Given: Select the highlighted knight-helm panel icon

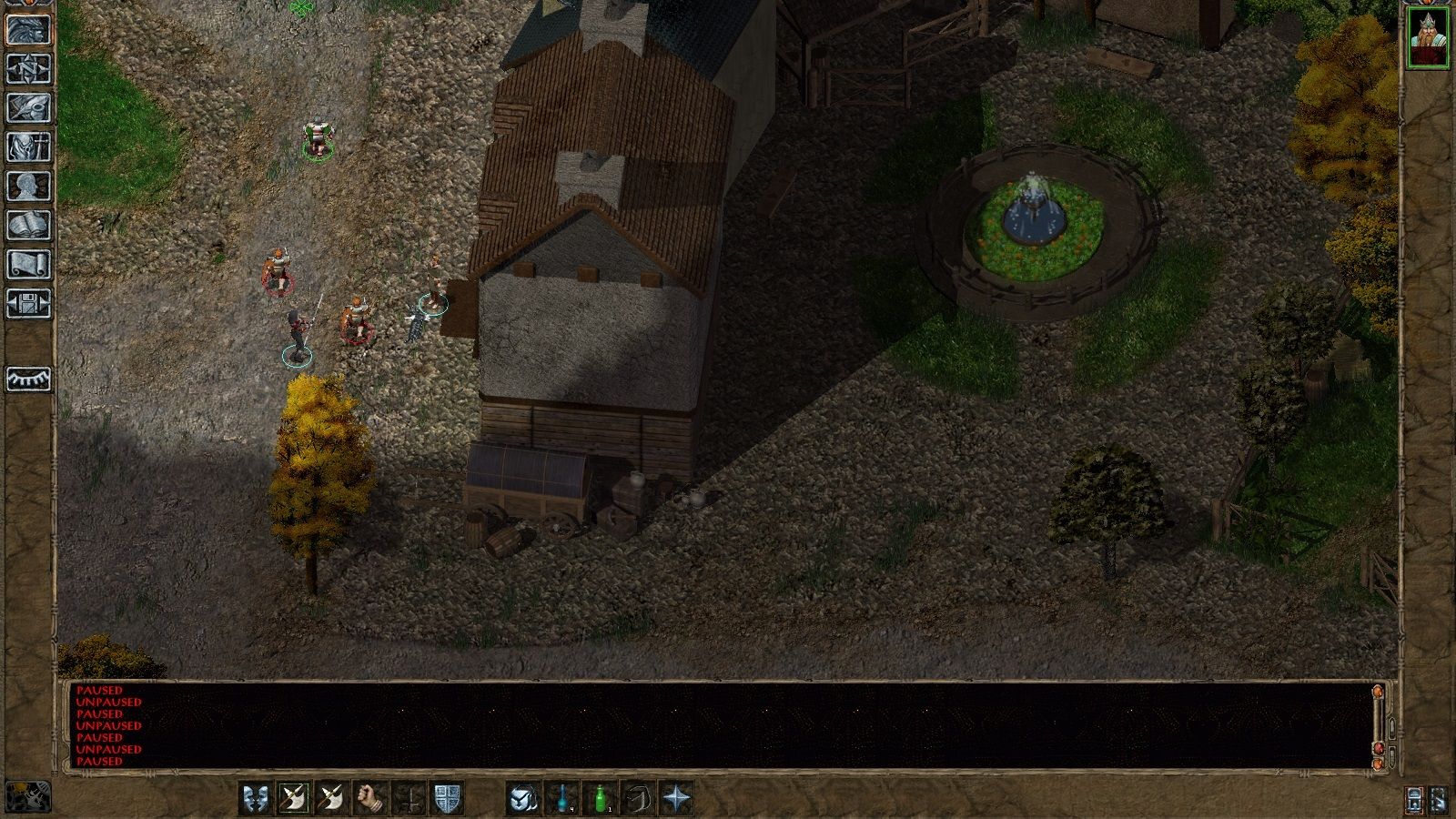Looking at the screenshot, I should click(25, 29).
